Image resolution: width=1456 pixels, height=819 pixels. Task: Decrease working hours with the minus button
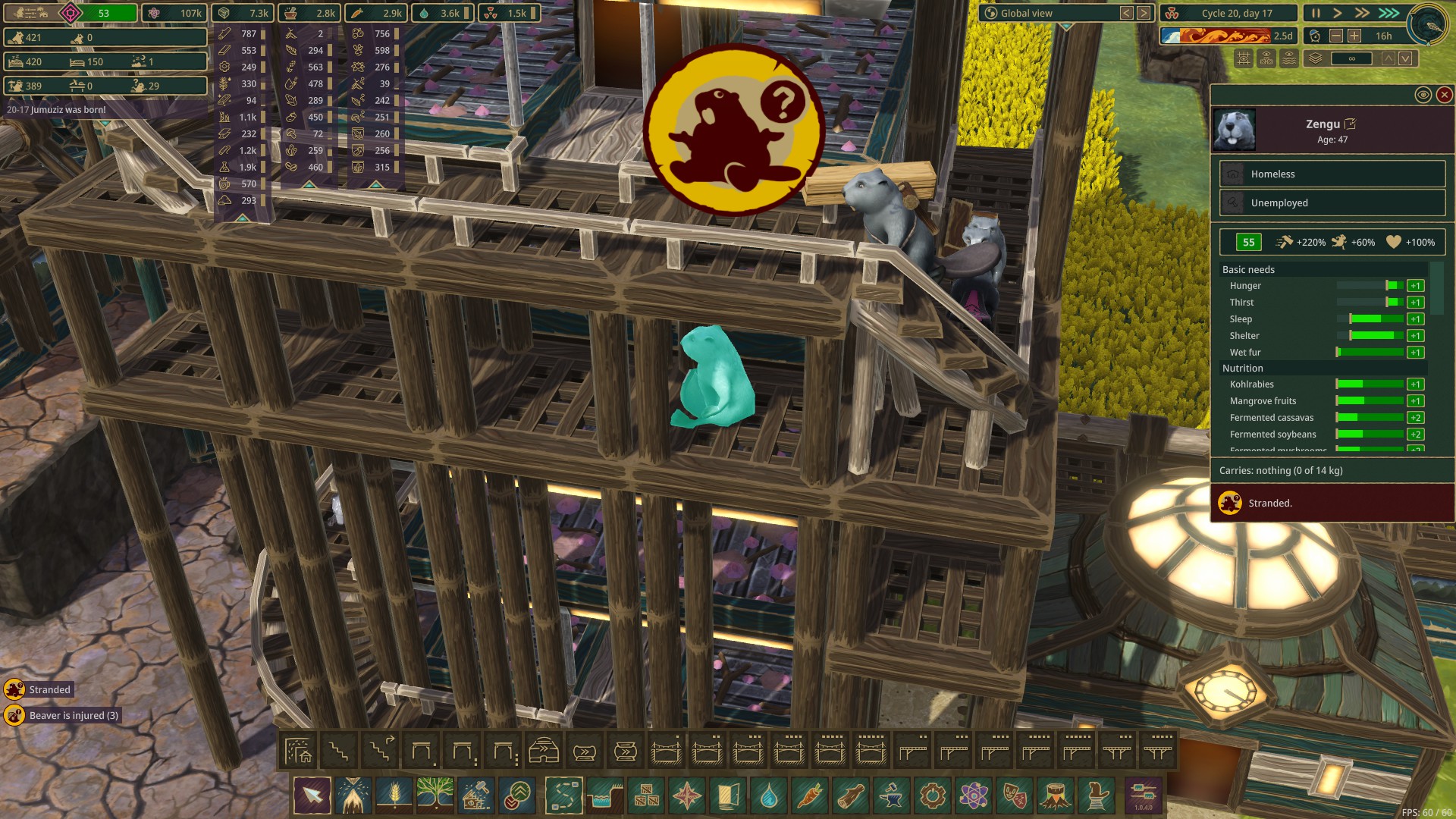[1336, 36]
